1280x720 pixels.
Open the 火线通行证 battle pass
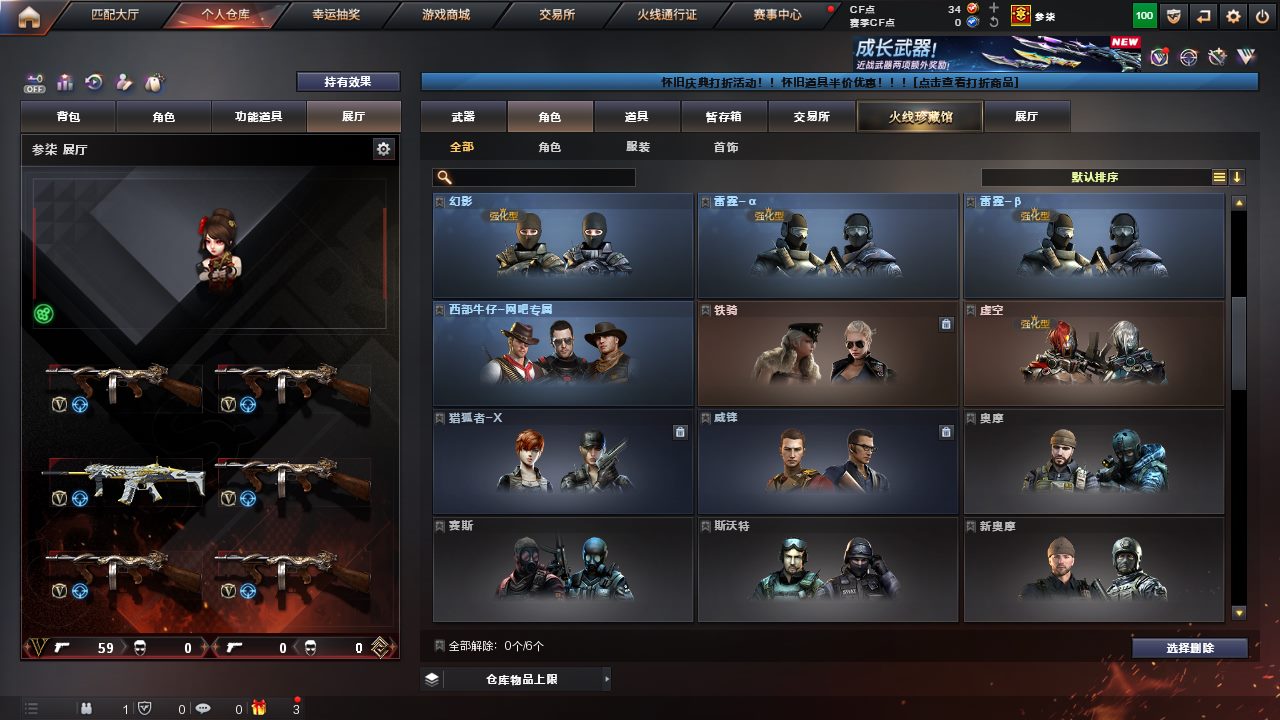[666, 15]
